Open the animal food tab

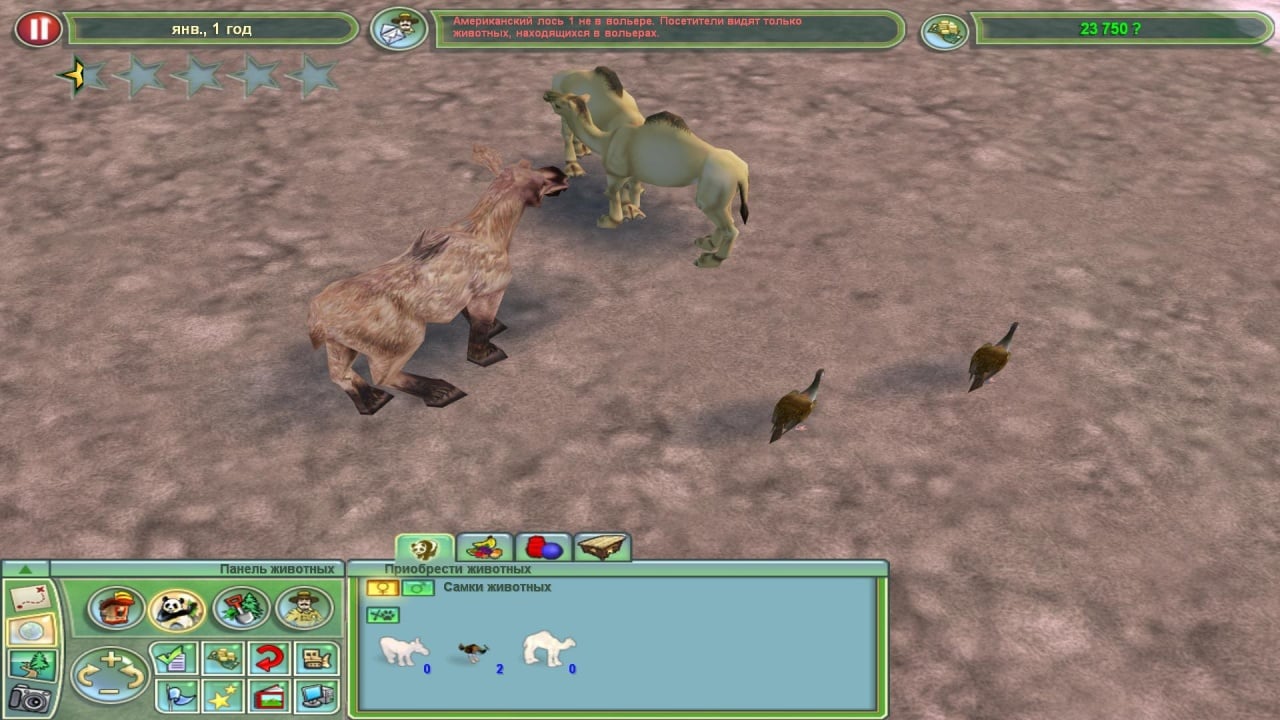(484, 548)
